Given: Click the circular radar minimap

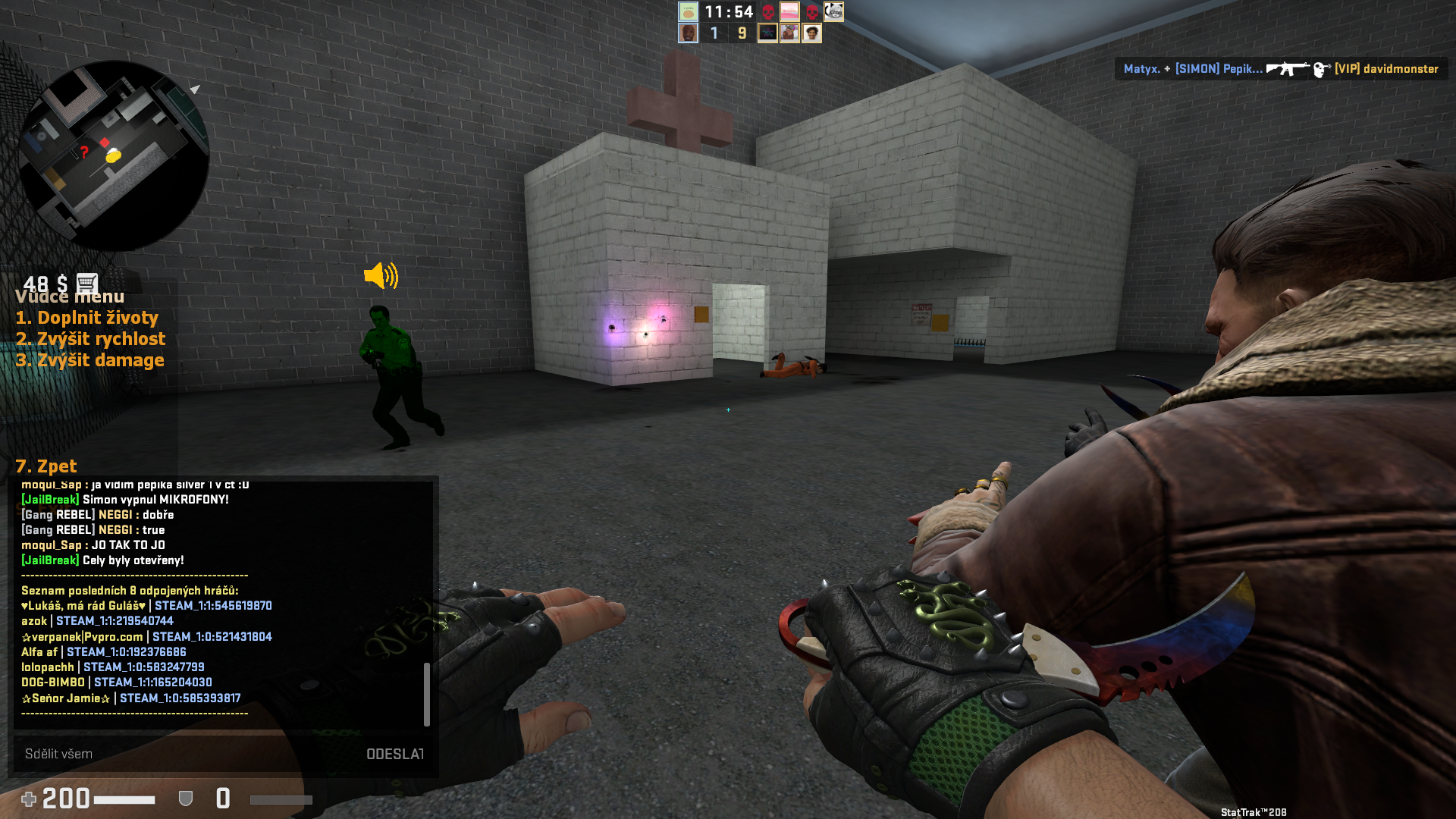Looking at the screenshot, I should [x=114, y=155].
